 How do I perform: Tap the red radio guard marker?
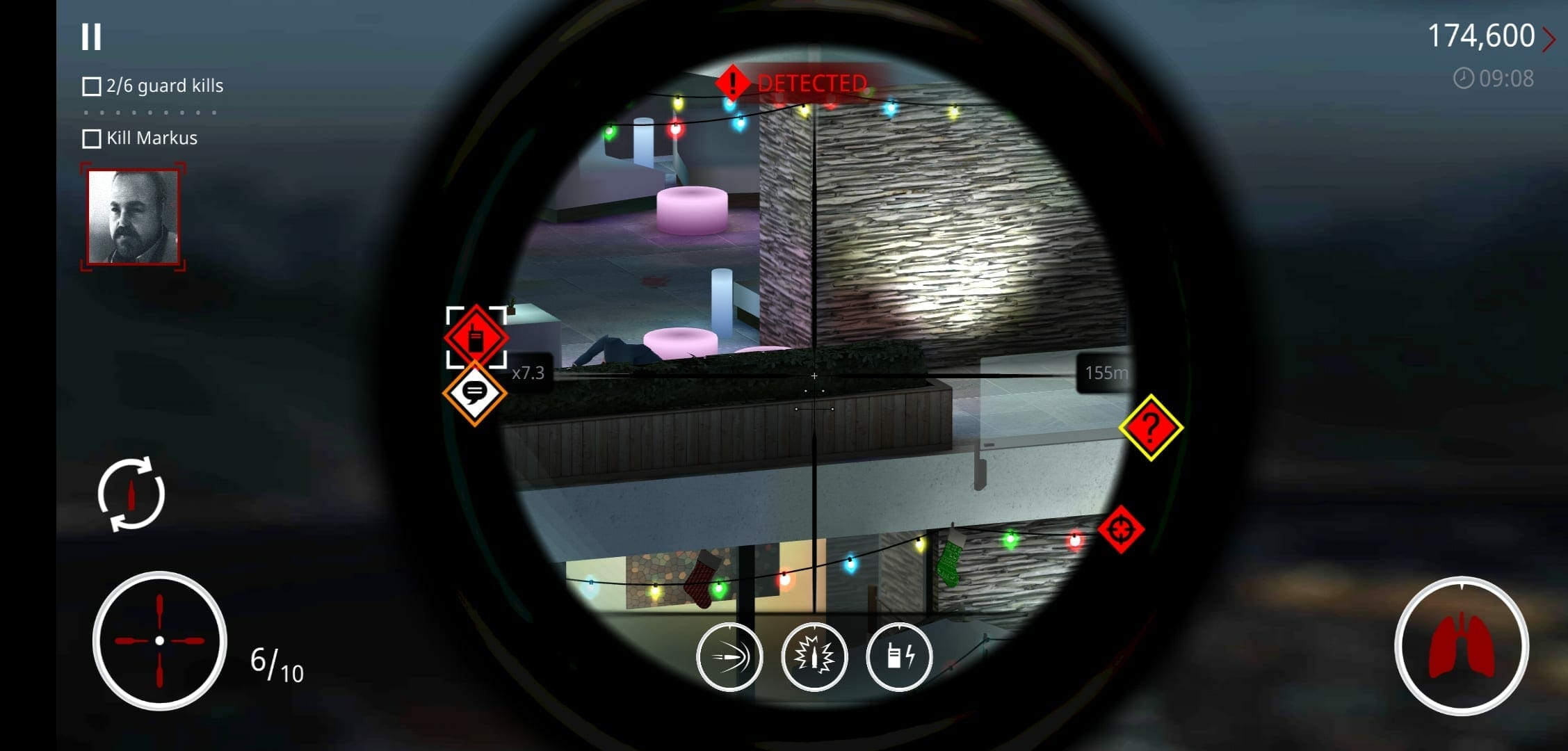(476, 337)
